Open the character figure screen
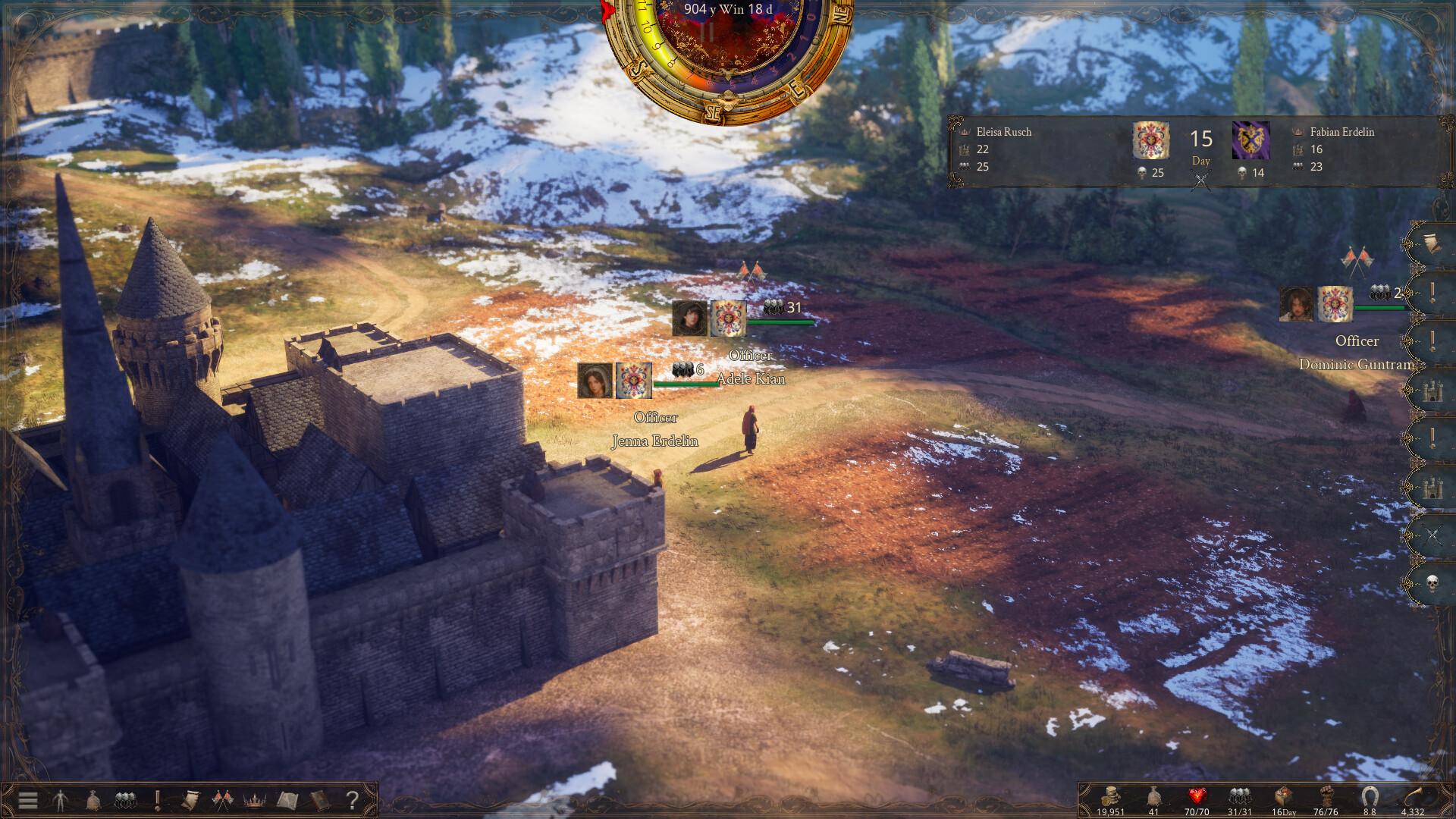This screenshot has width=1456, height=819. pos(60,800)
